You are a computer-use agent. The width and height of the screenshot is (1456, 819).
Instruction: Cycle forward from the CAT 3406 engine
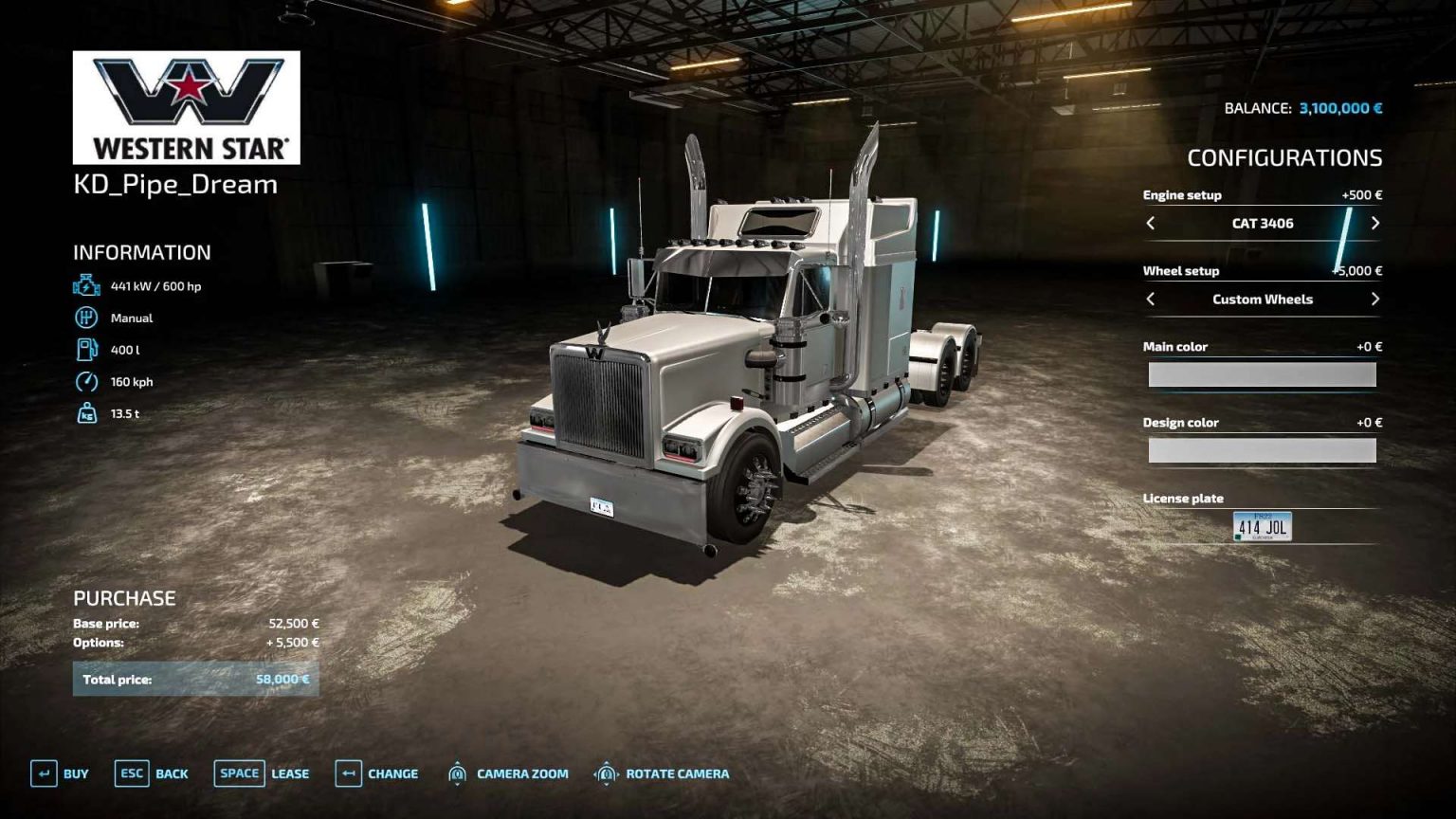(1375, 224)
